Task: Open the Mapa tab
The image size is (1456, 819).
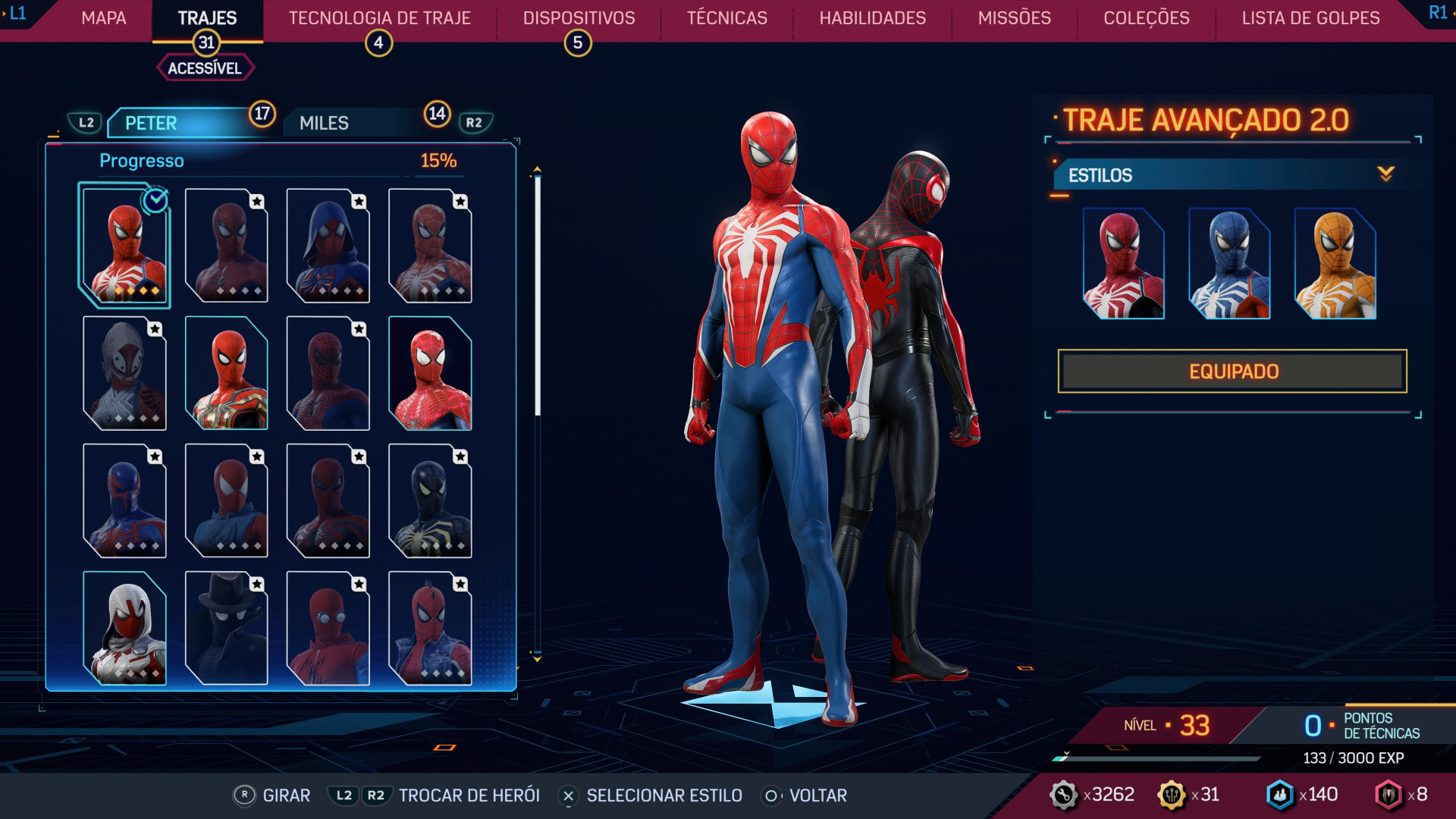Action: [104, 18]
